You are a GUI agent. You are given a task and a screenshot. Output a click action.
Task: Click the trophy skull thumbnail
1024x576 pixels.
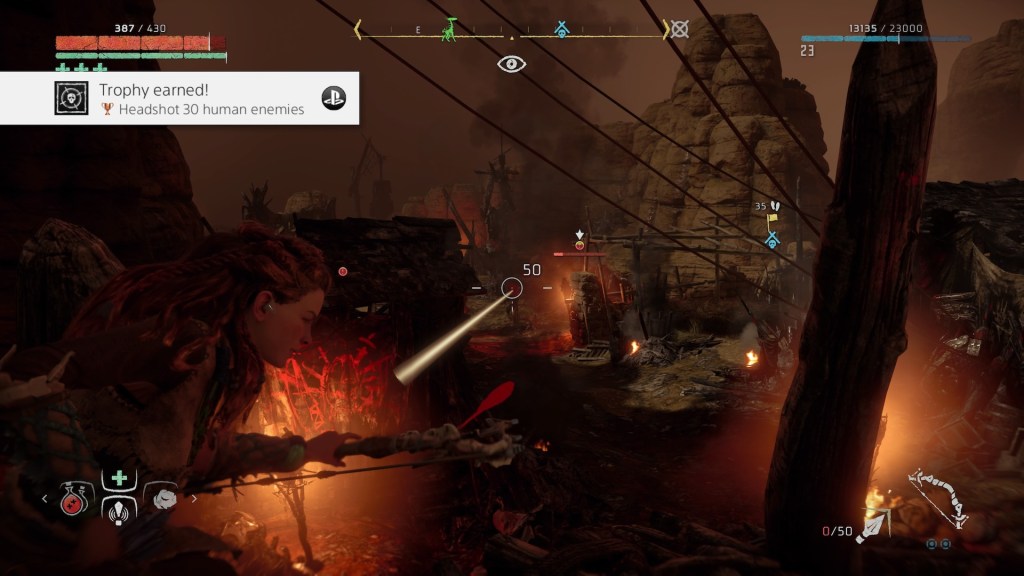click(x=70, y=98)
